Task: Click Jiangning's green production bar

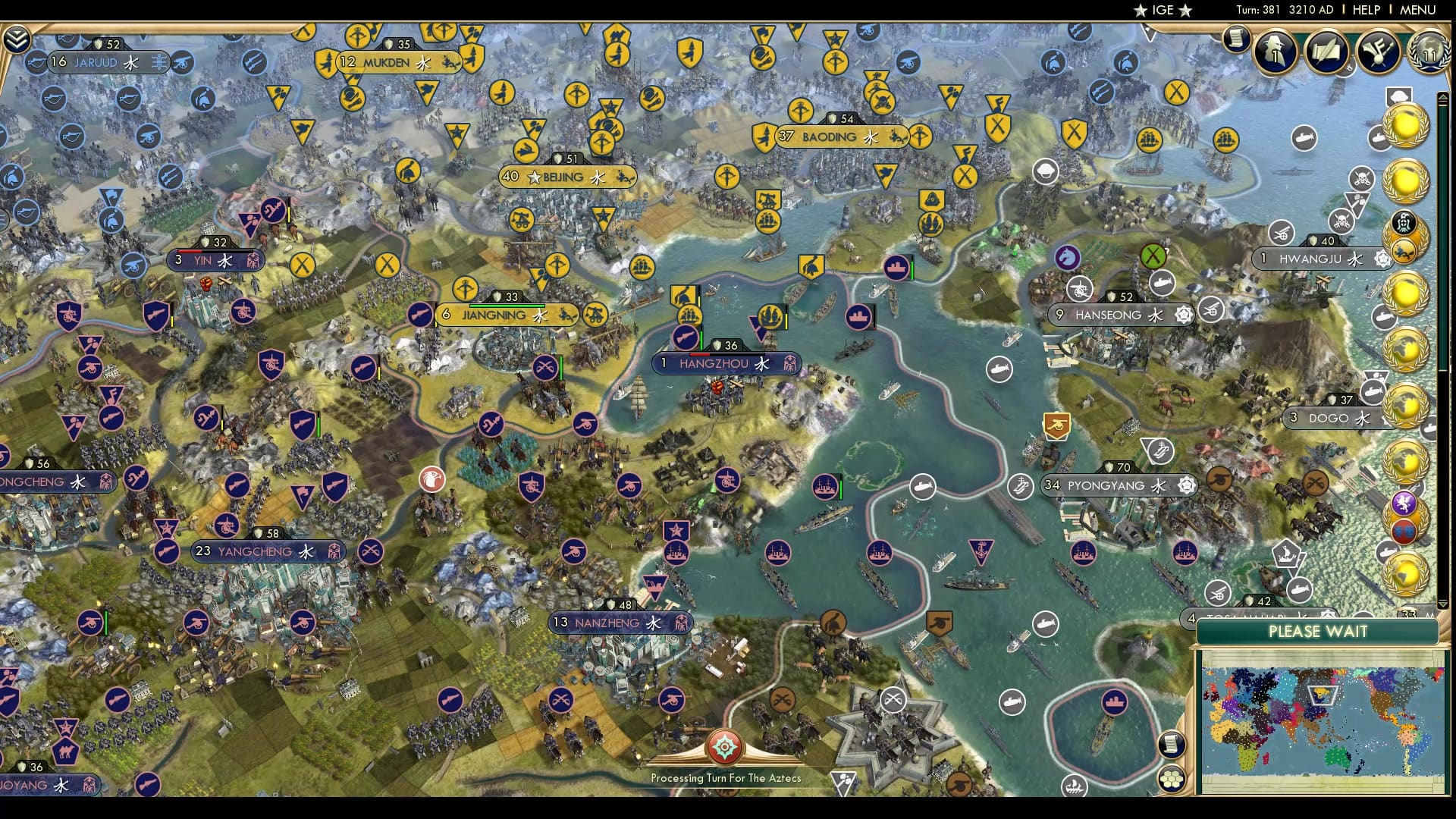Action: [x=507, y=306]
